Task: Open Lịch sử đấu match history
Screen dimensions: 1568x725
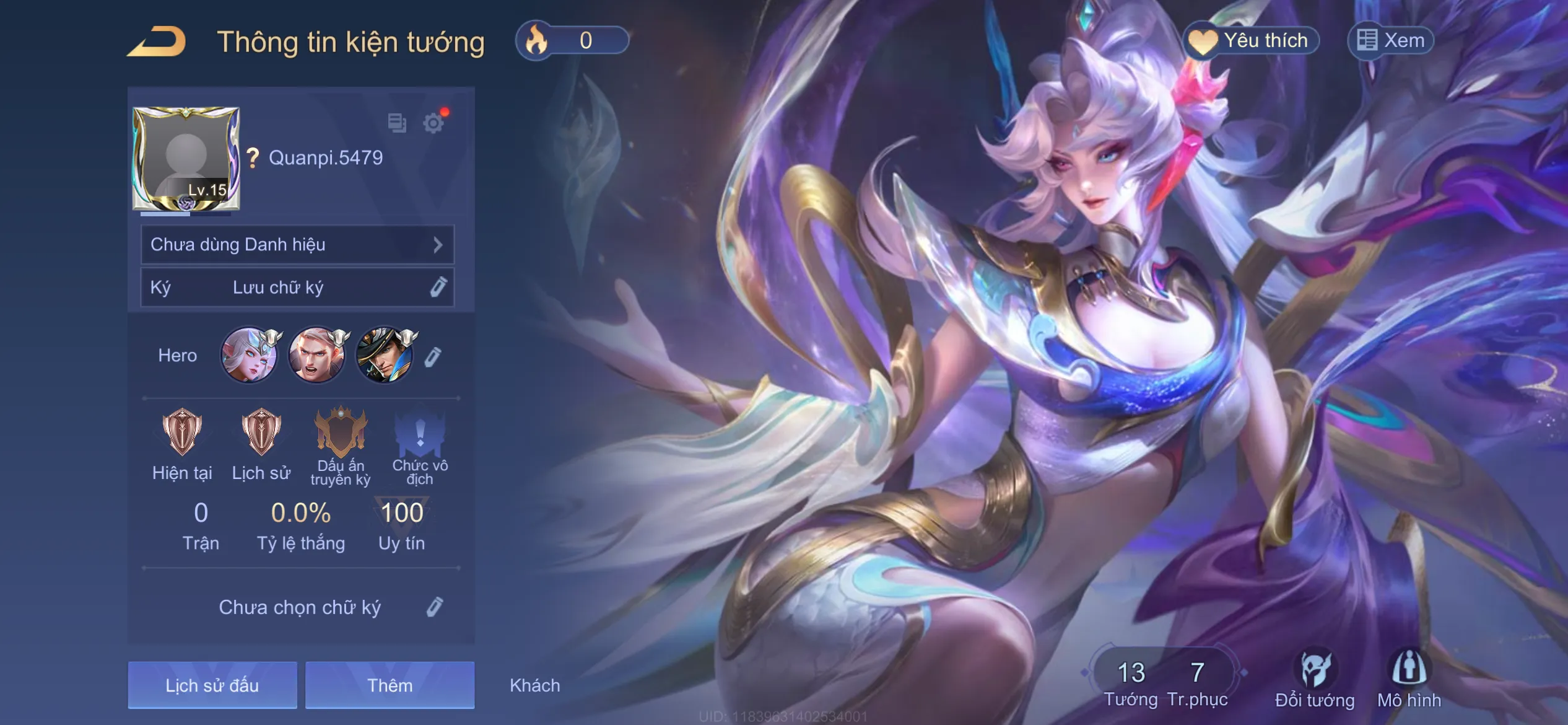Action: pos(212,685)
